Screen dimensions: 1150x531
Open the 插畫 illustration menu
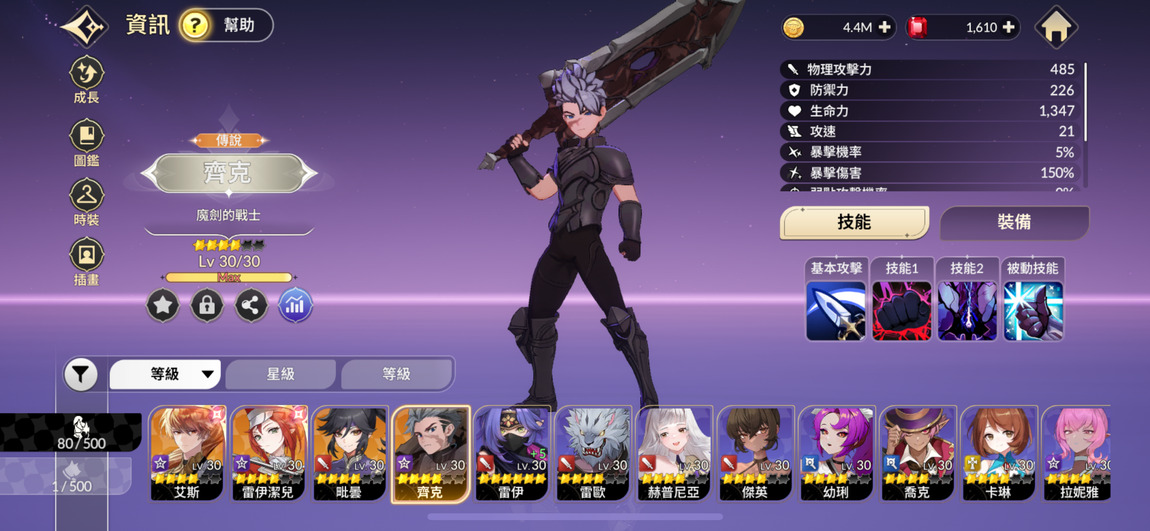pyautogui.click(x=87, y=260)
